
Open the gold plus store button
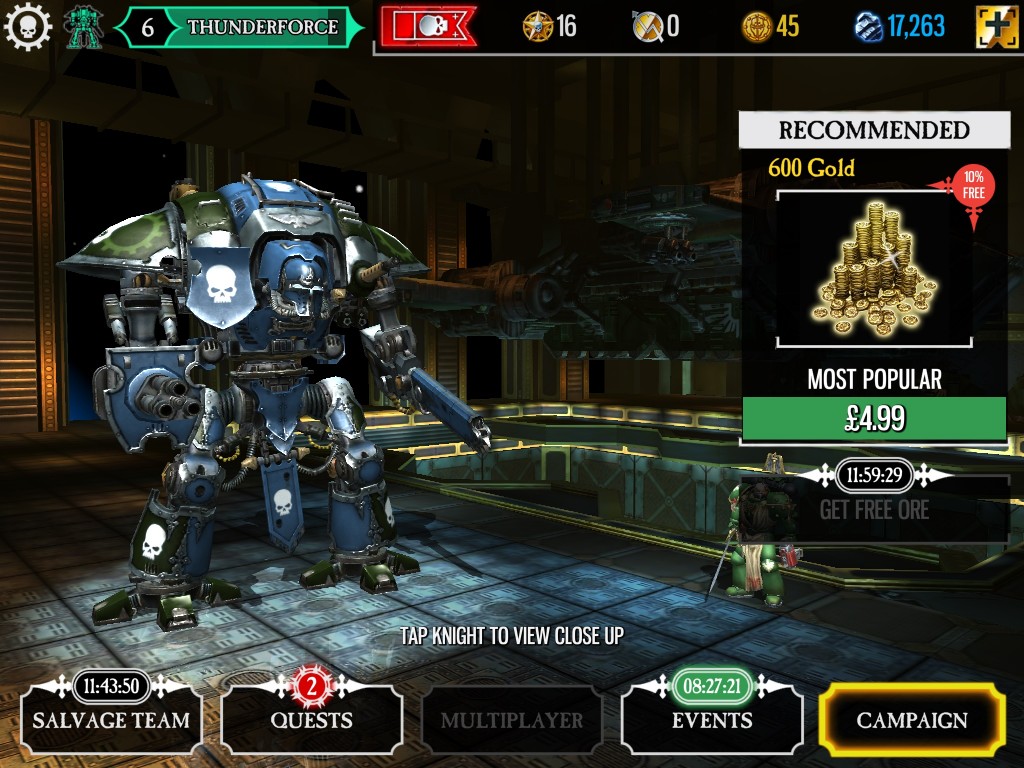[996, 27]
